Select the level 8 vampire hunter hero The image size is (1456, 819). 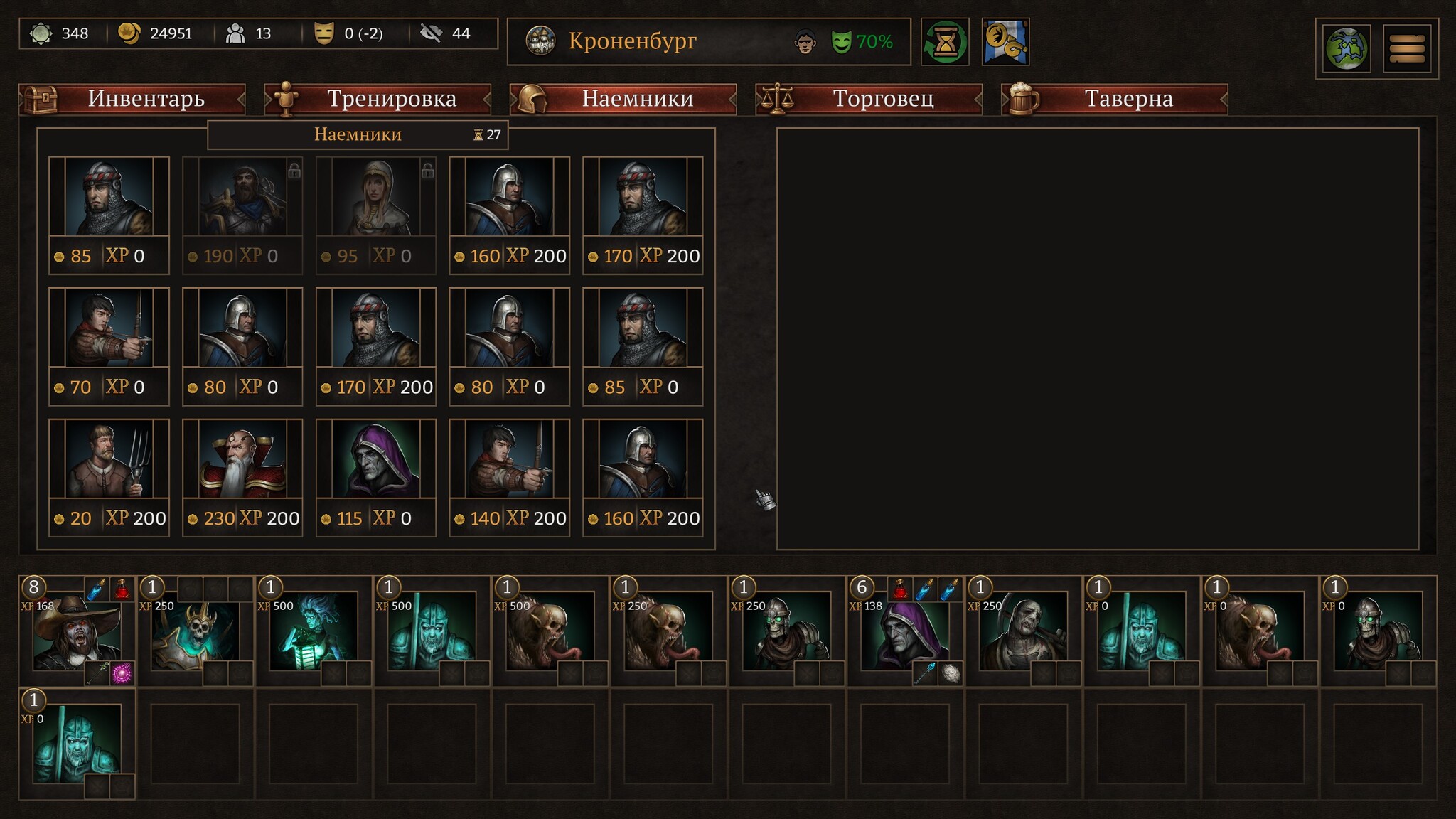pos(77,631)
